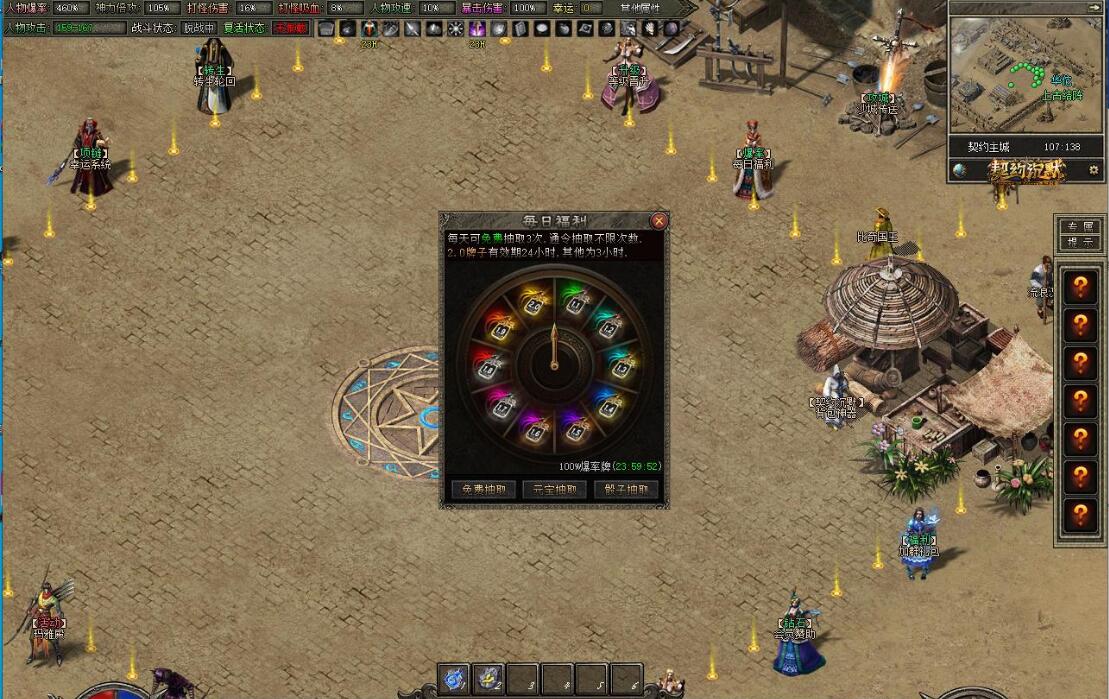Viewport: 1109px width, 699px height.
Task: Close the 每日福利 daily reward window
Action: pyautogui.click(x=658, y=221)
